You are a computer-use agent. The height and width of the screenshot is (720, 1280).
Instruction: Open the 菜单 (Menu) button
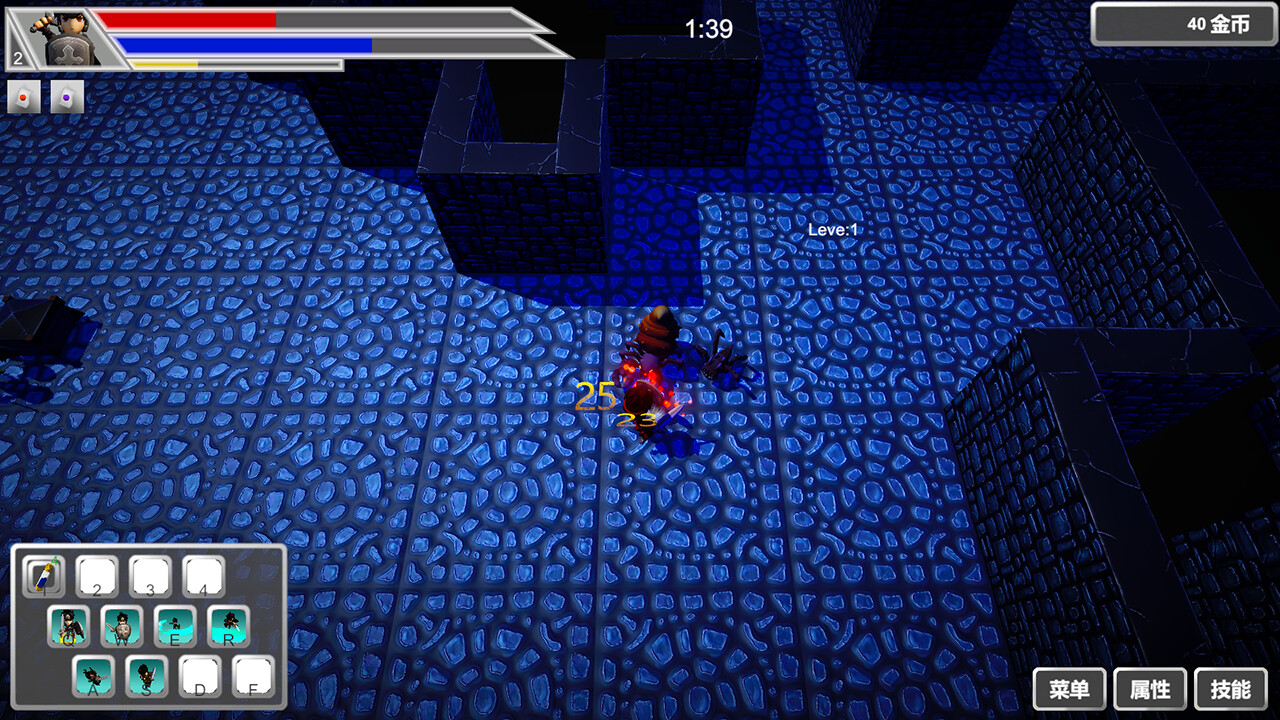coord(1068,689)
